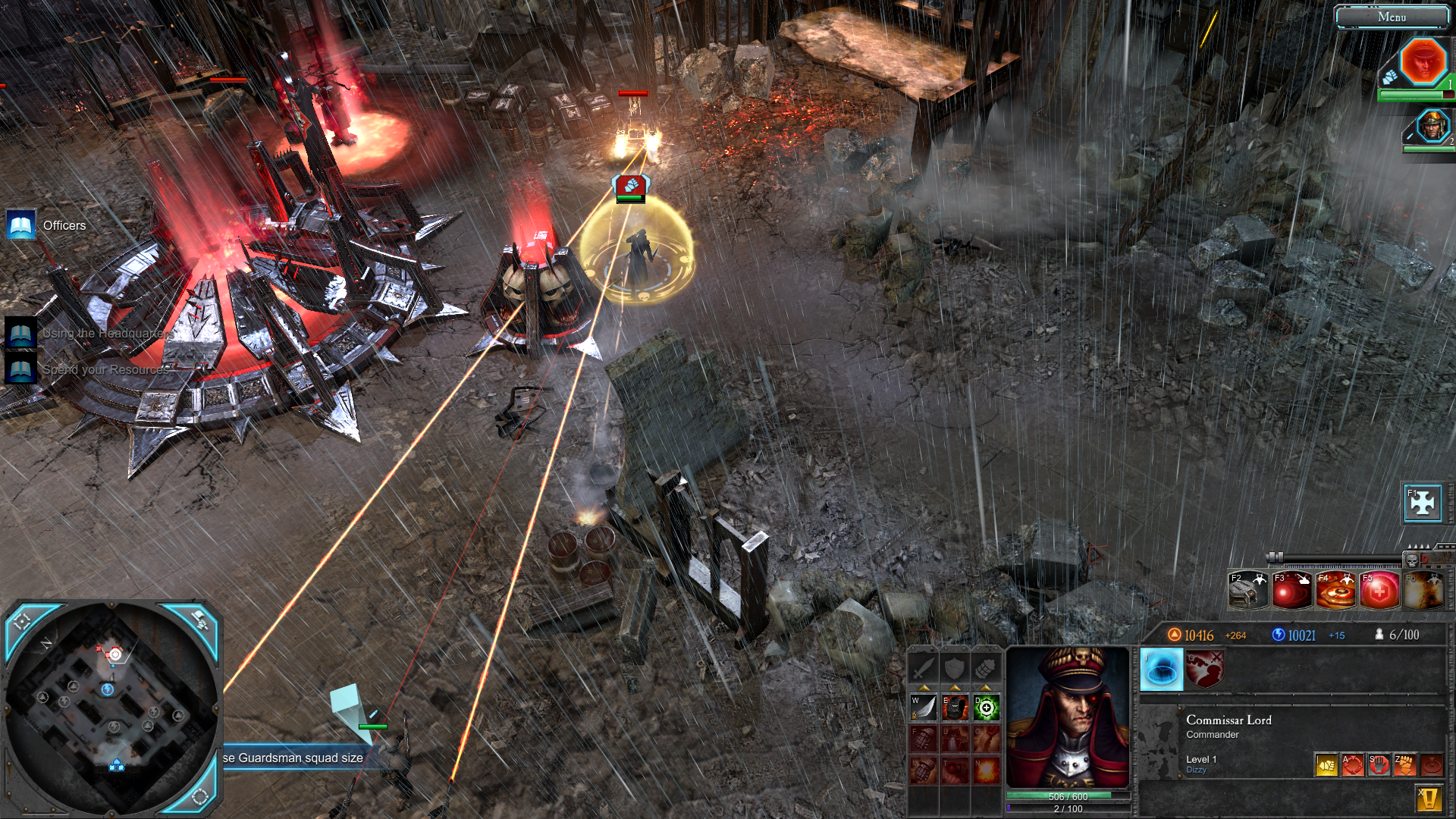This screenshot has height=819, width=1456.
Task: Activate the F2 supply drop global ability
Action: tap(1247, 591)
